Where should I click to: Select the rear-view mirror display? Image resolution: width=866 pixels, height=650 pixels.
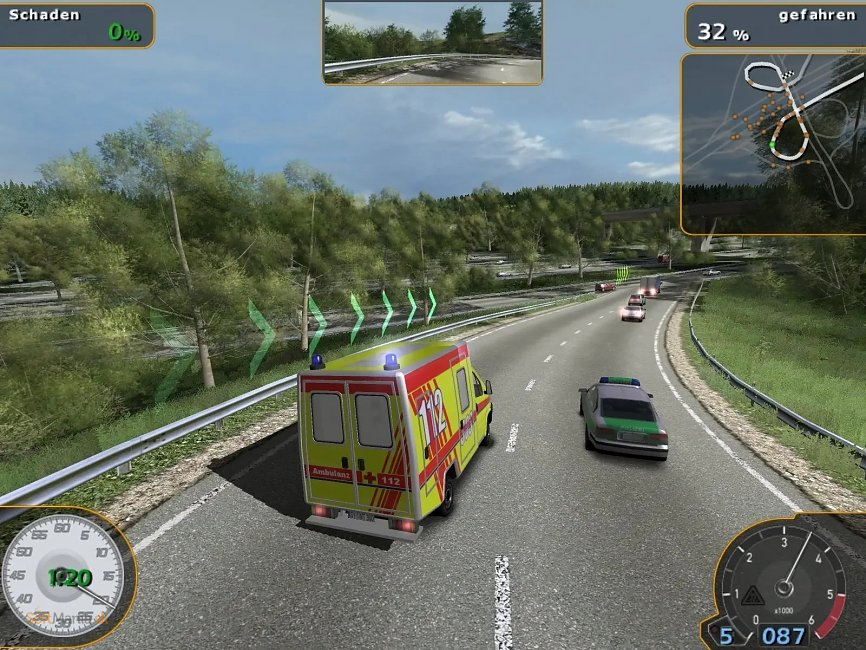[x=432, y=42]
